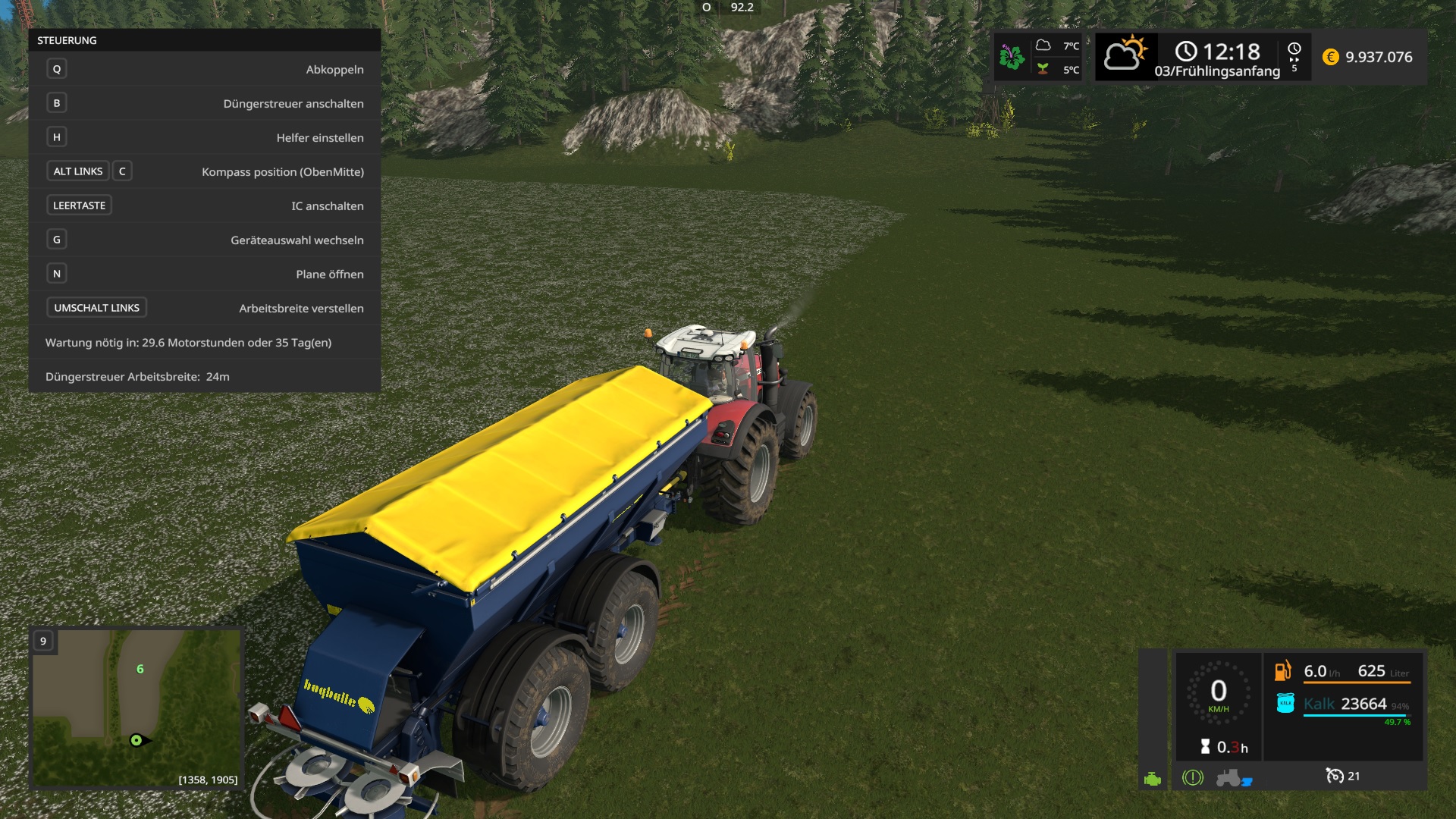Click the euro coin money icon
1456x819 pixels.
[1330, 57]
